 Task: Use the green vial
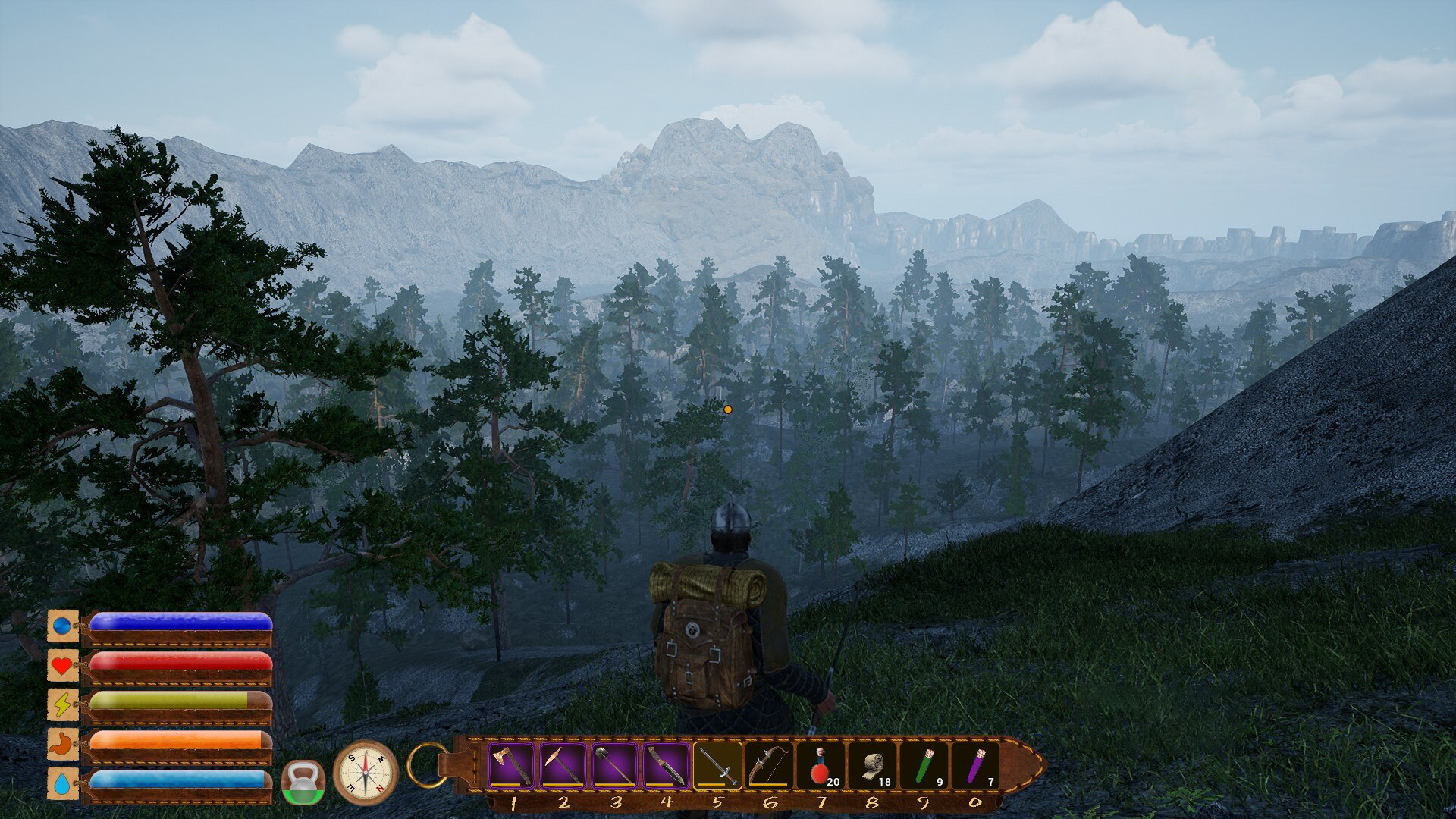[924, 766]
